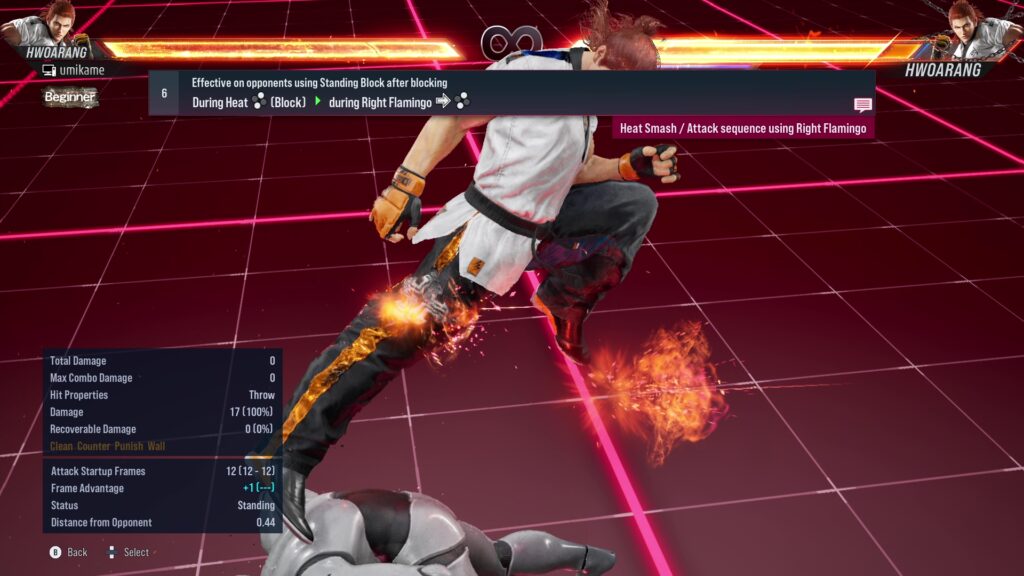Click the Heat Smash attack sequence label
1024x576 pixels.
click(x=742, y=128)
